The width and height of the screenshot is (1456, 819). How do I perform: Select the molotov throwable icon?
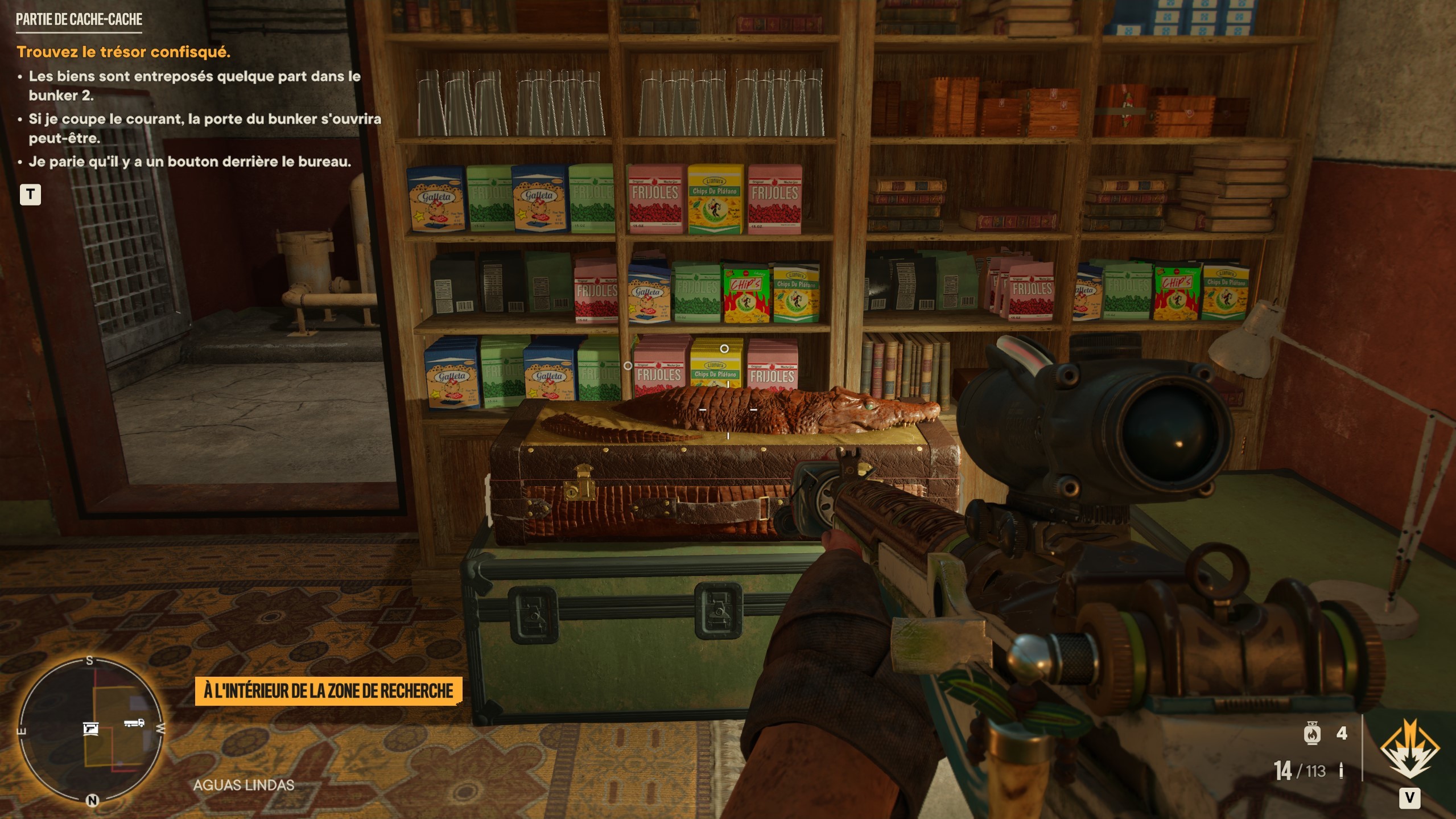click(x=1312, y=733)
